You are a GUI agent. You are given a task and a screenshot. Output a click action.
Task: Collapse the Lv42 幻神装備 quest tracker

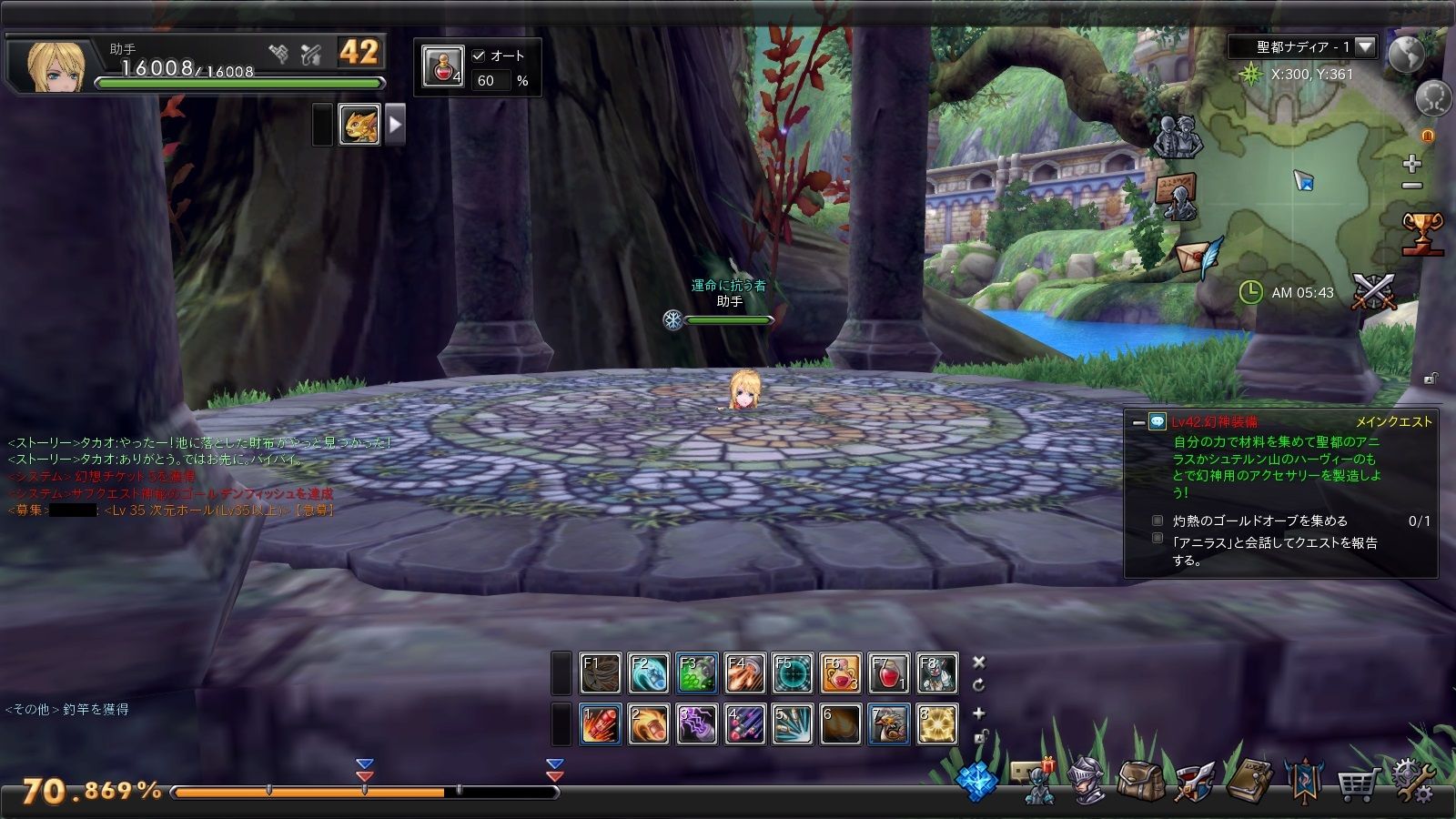coord(1138,422)
